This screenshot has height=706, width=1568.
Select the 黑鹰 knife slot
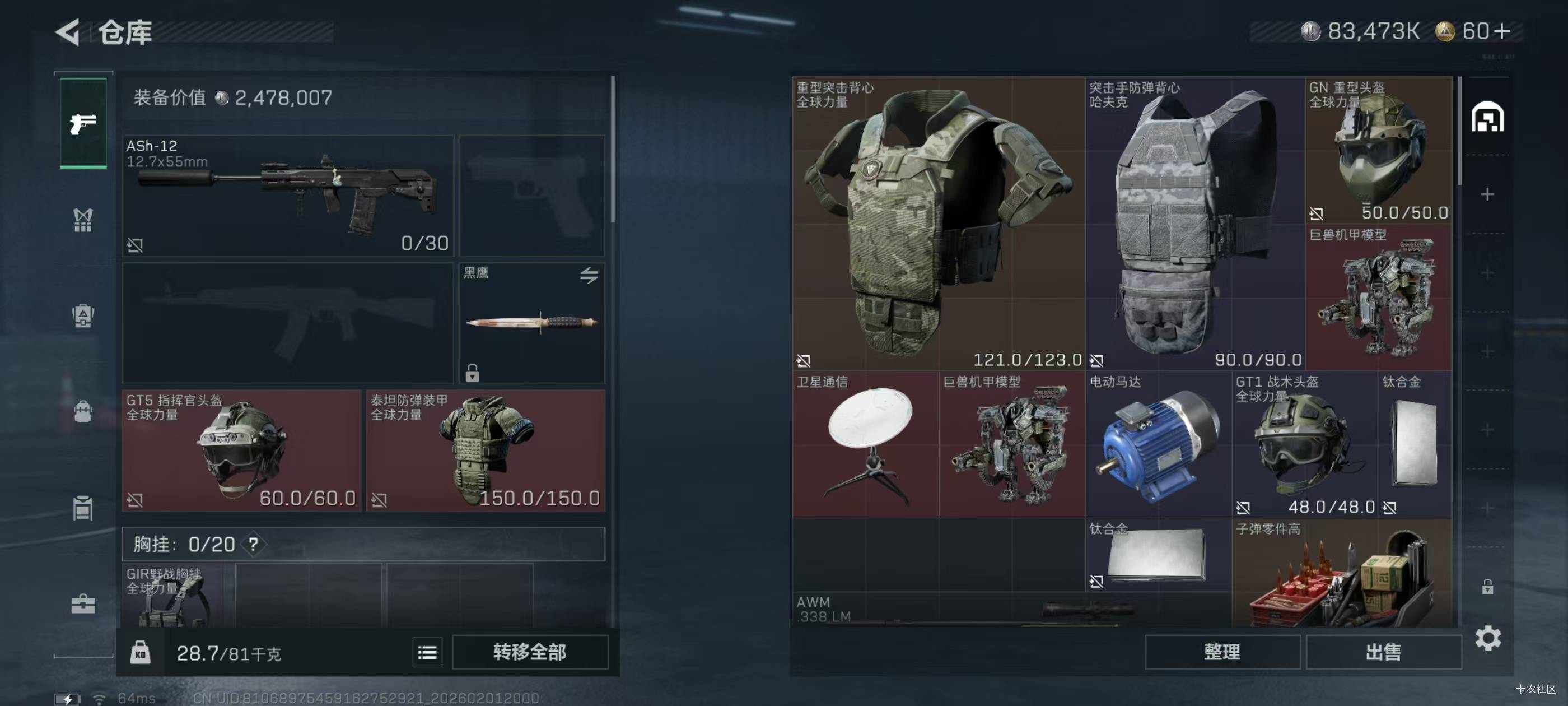pos(532,322)
